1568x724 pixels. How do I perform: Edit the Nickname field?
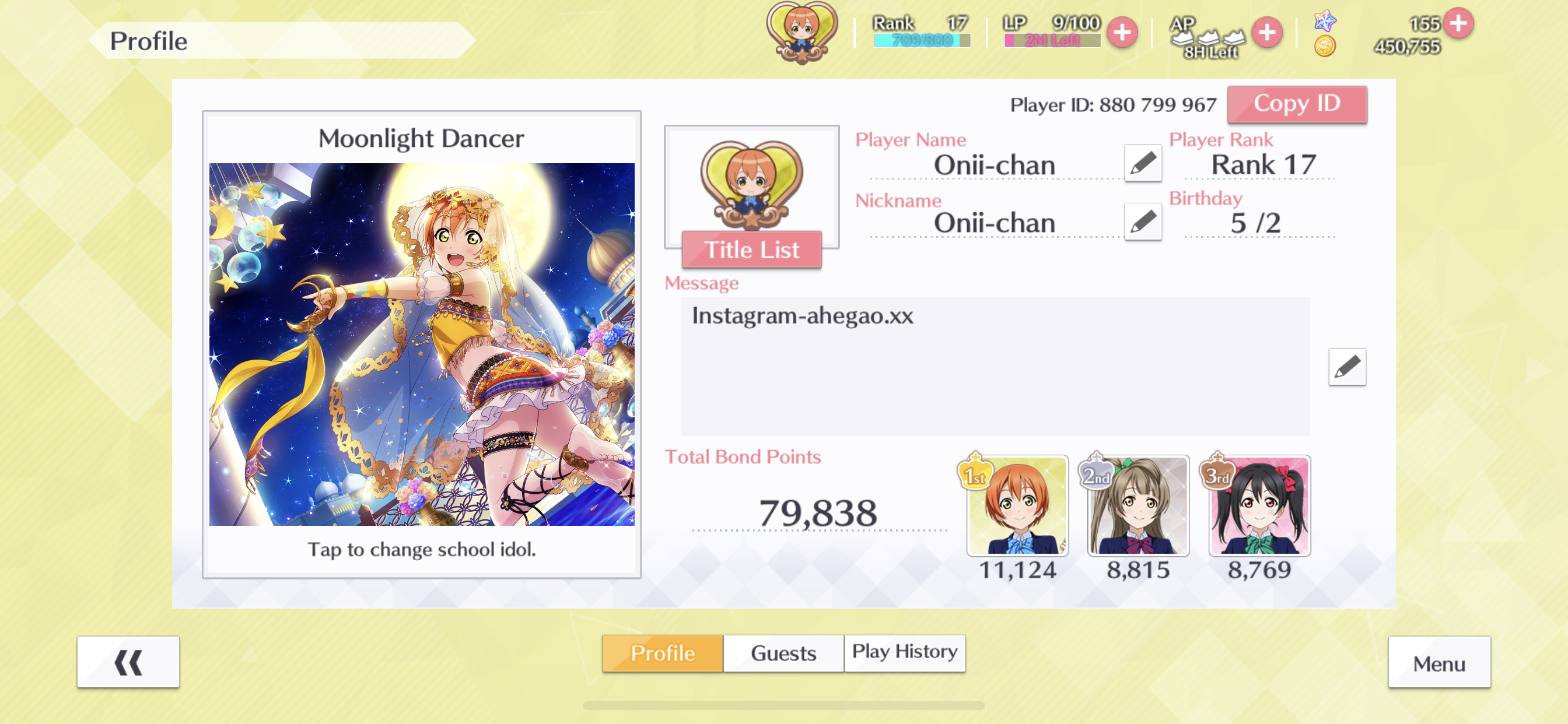coord(1142,222)
